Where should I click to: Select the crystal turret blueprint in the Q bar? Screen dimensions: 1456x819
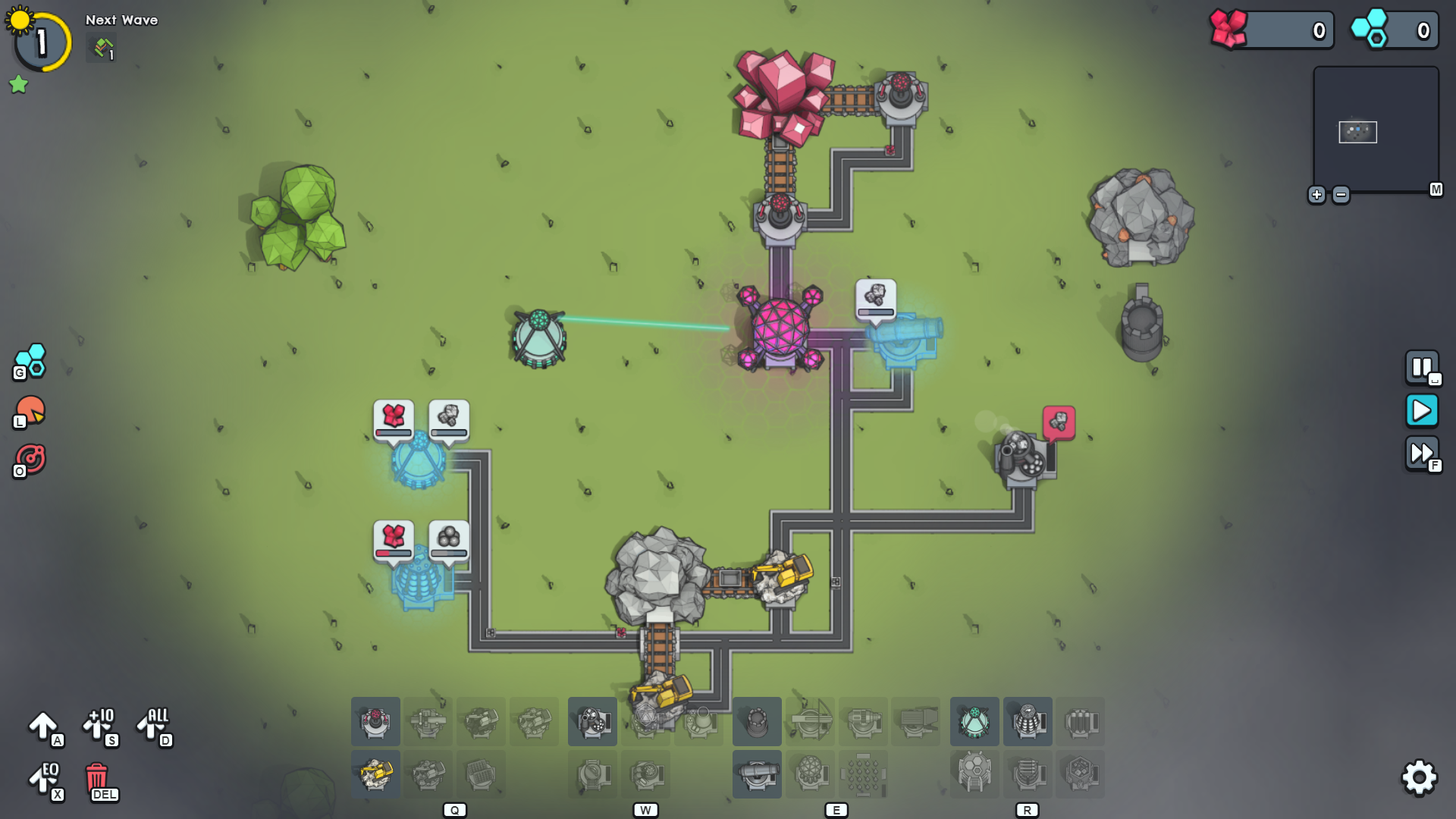(x=375, y=721)
